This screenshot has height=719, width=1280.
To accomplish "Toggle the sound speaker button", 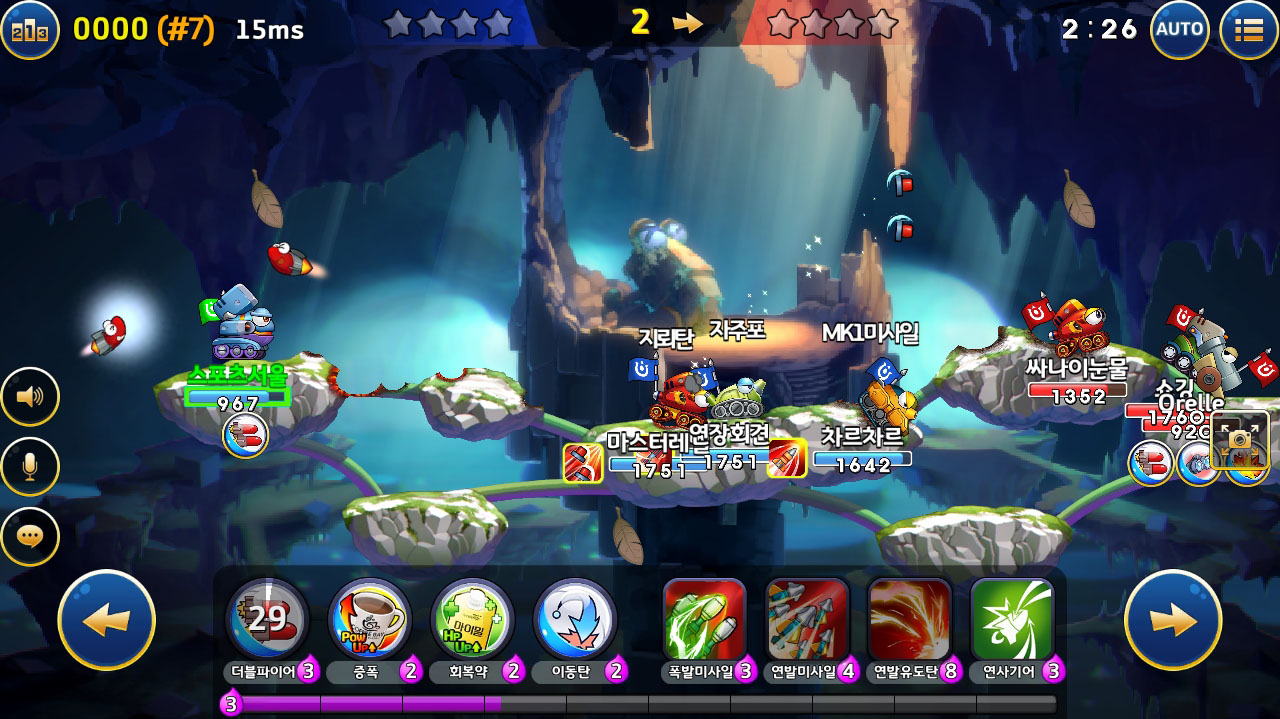I will pyautogui.click(x=30, y=397).
